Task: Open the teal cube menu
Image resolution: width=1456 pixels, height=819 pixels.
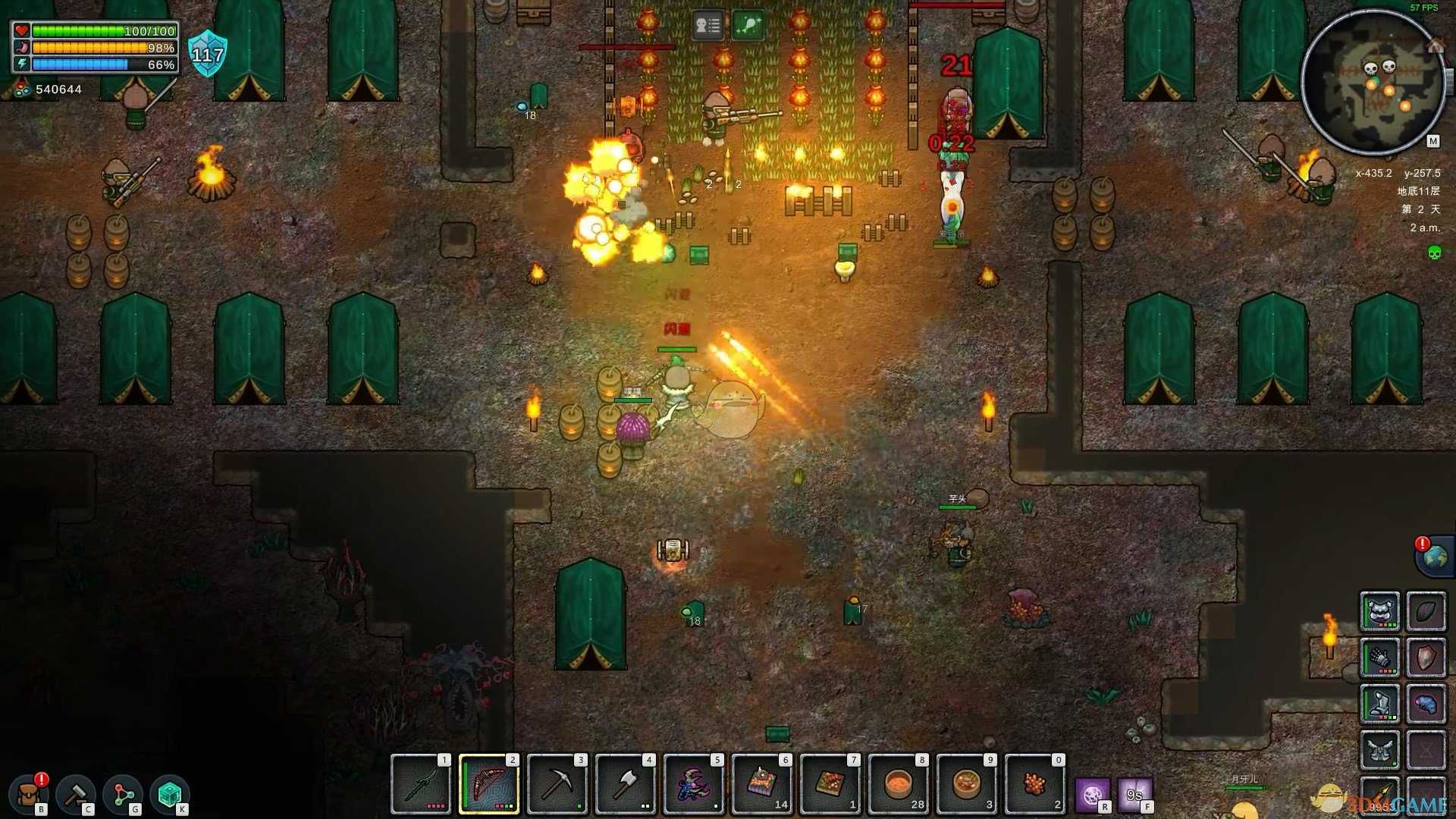Action: (169, 795)
